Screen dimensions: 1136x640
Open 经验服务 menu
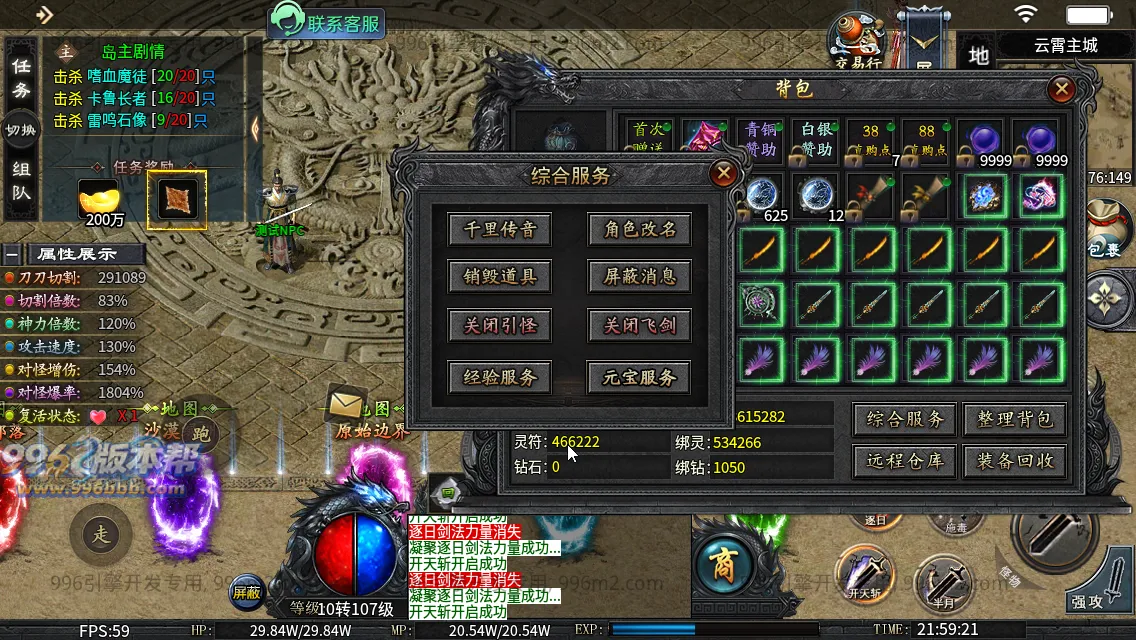coord(500,377)
